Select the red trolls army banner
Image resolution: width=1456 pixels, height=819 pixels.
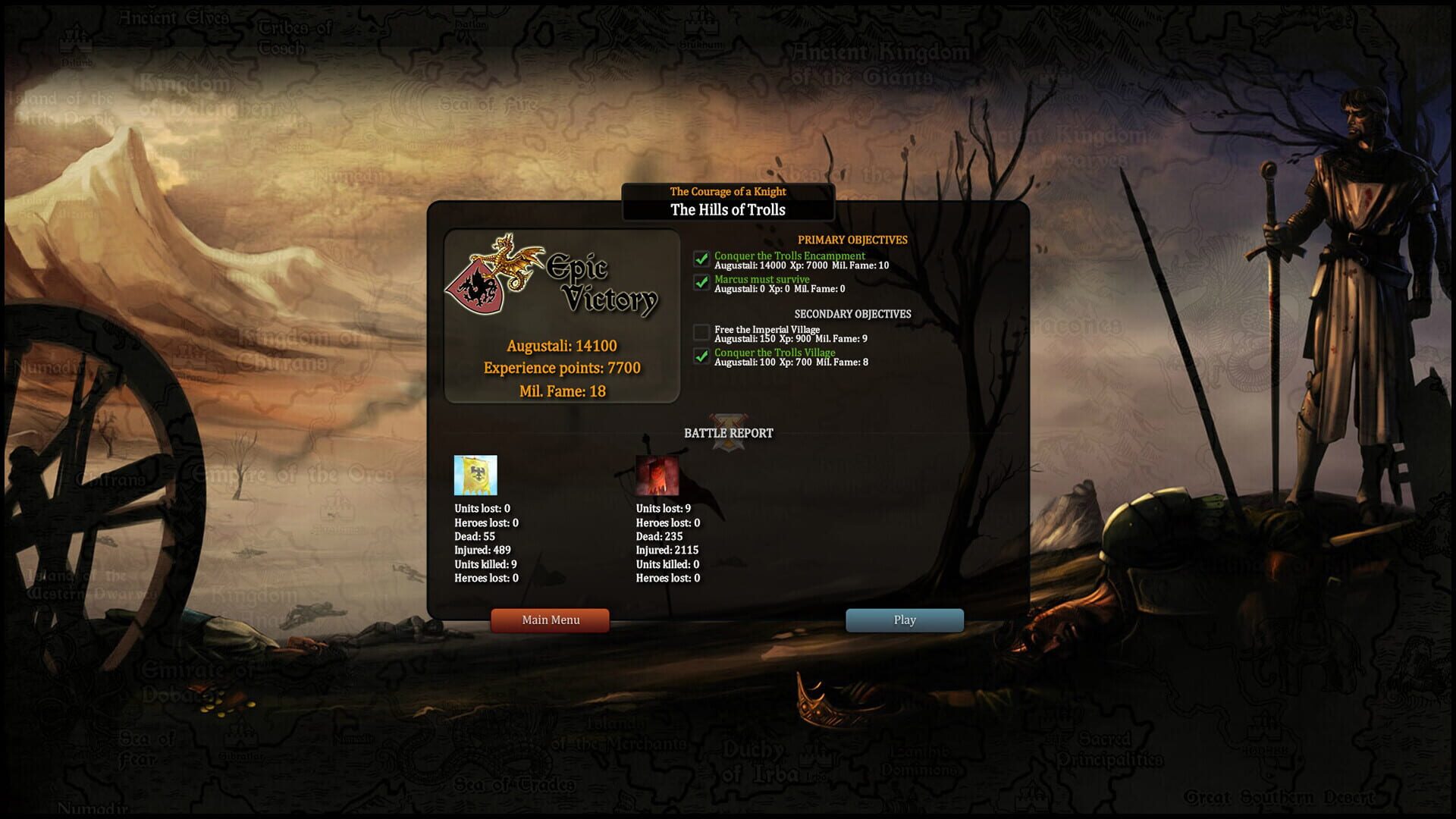658,477
